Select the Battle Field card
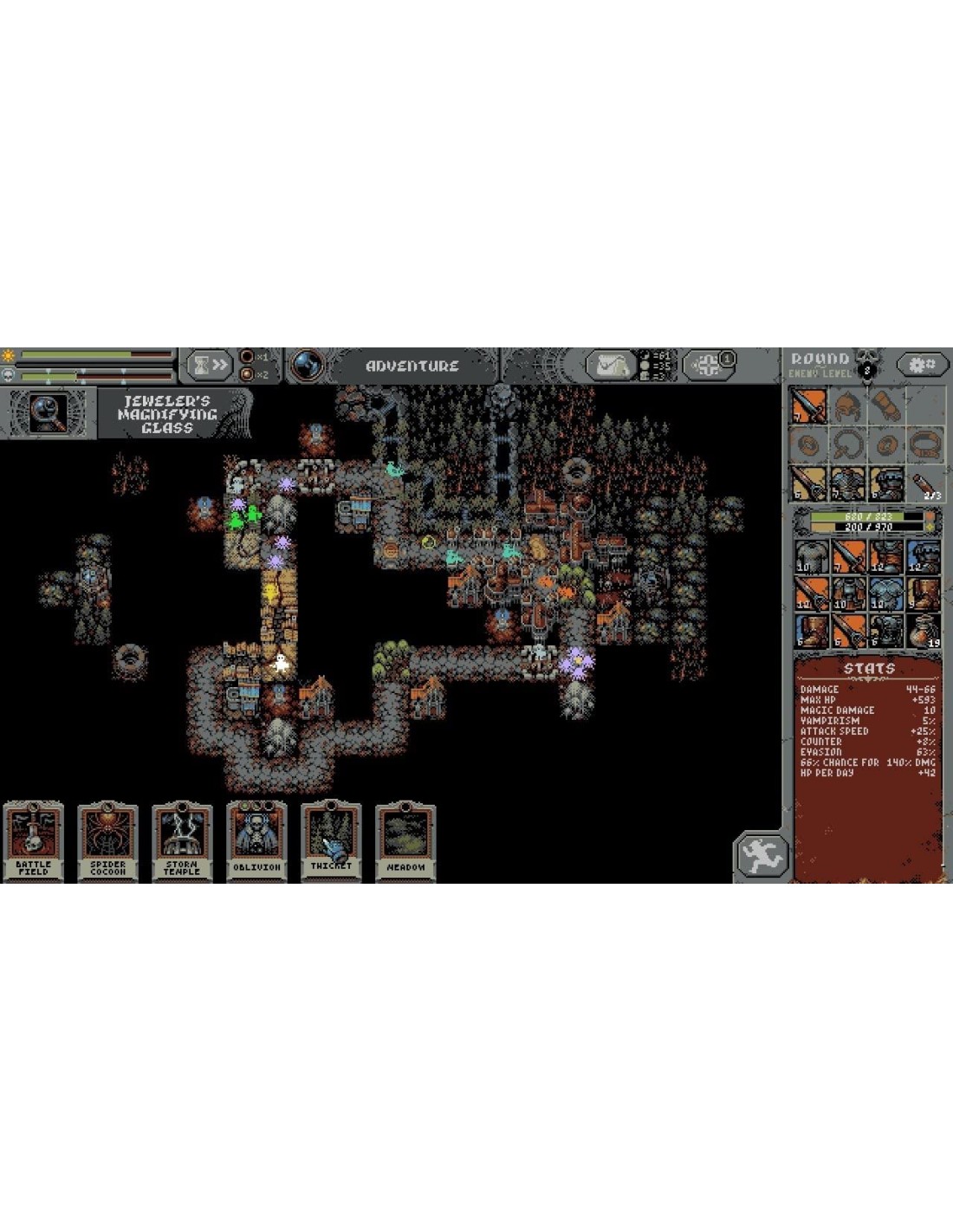Viewport: 953px width, 1232px height. click(34, 840)
